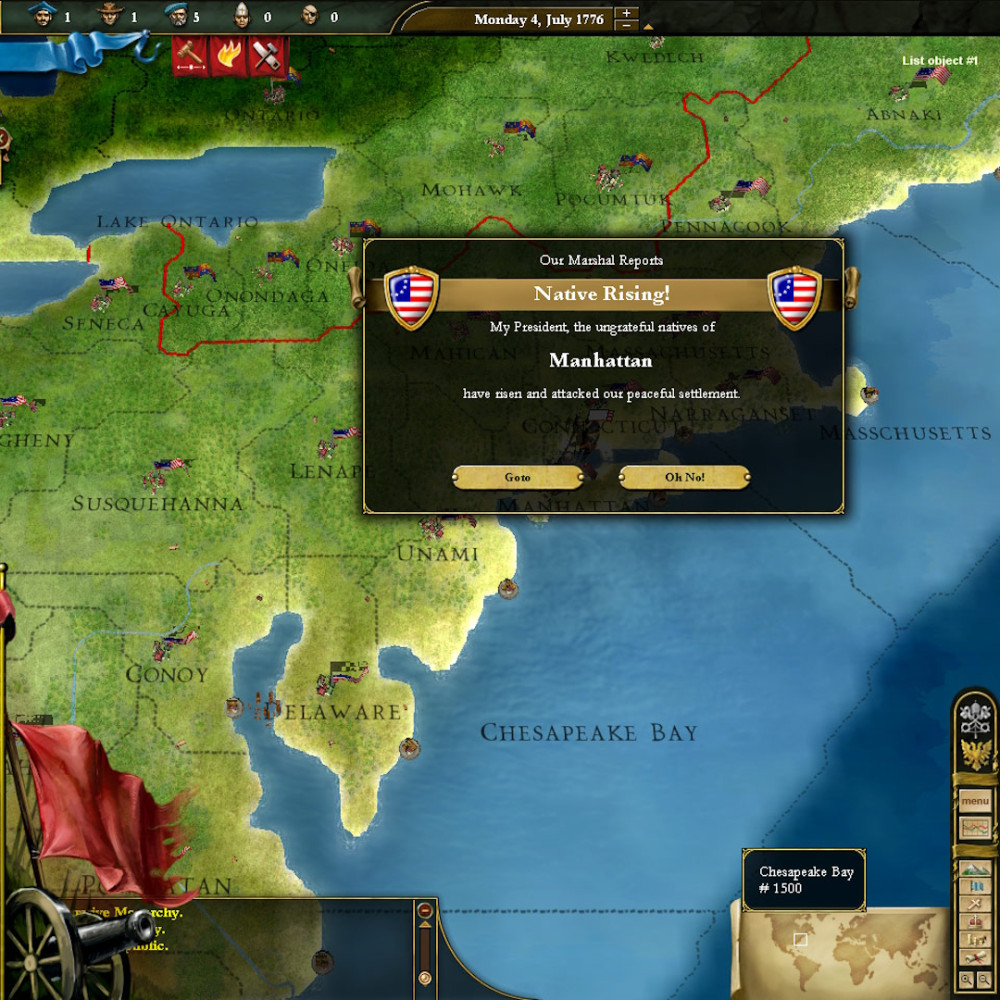The height and width of the screenshot is (1000, 1000).
Task: Go to the Manhattan native rising
Action: pyautogui.click(x=517, y=478)
